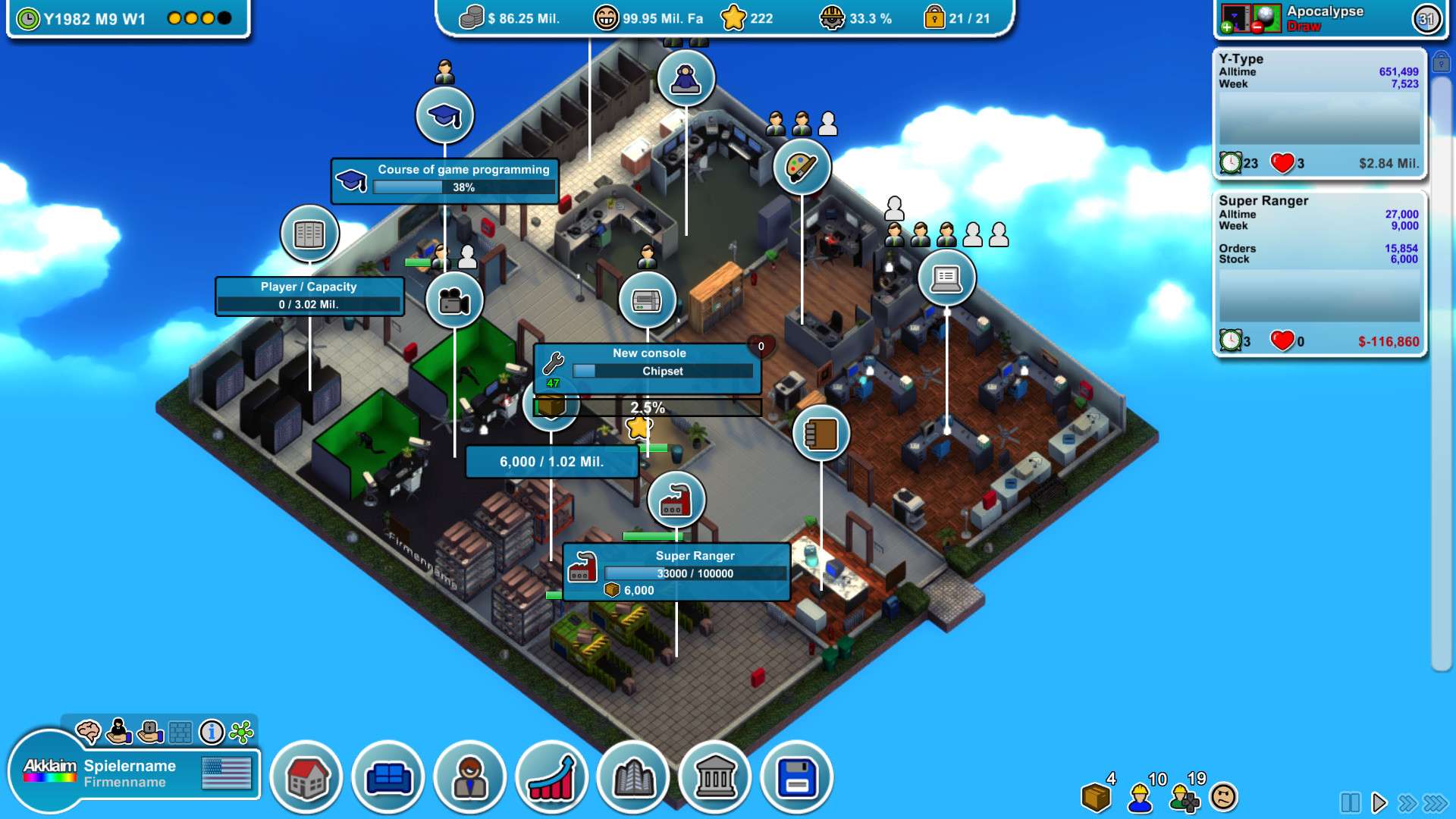The image size is (1456, 819).
Task: Expand the Super Ranger product panel
Action: [x=1319, y=269]
